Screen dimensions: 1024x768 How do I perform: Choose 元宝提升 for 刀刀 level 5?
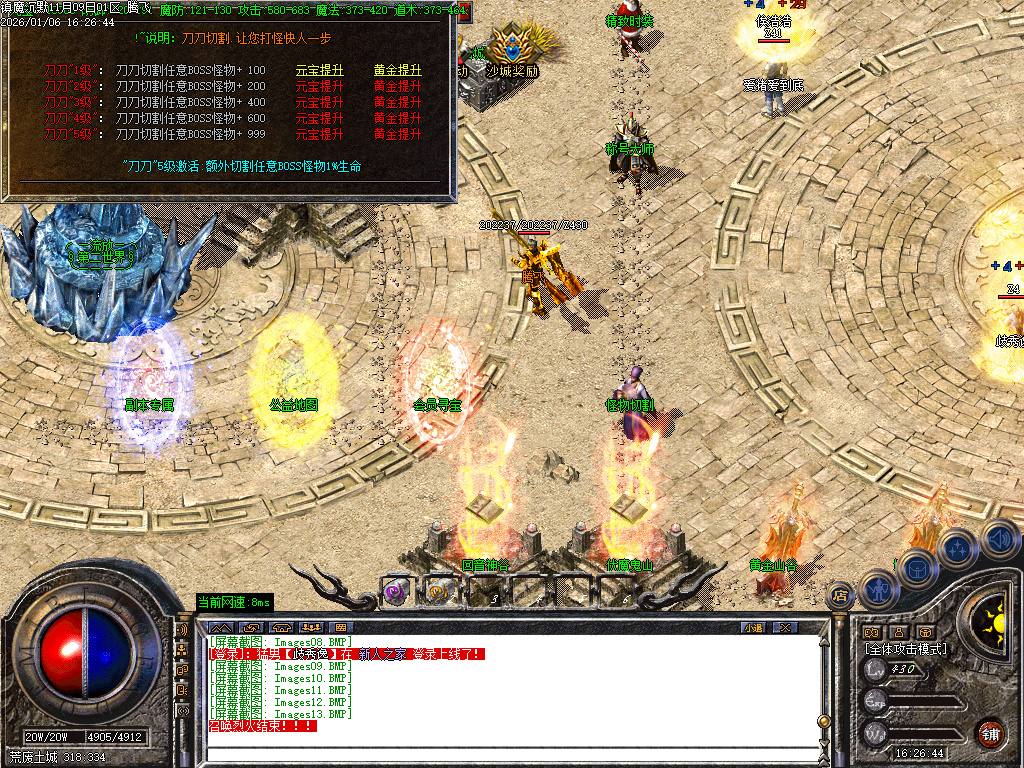(x=320, y=134)
